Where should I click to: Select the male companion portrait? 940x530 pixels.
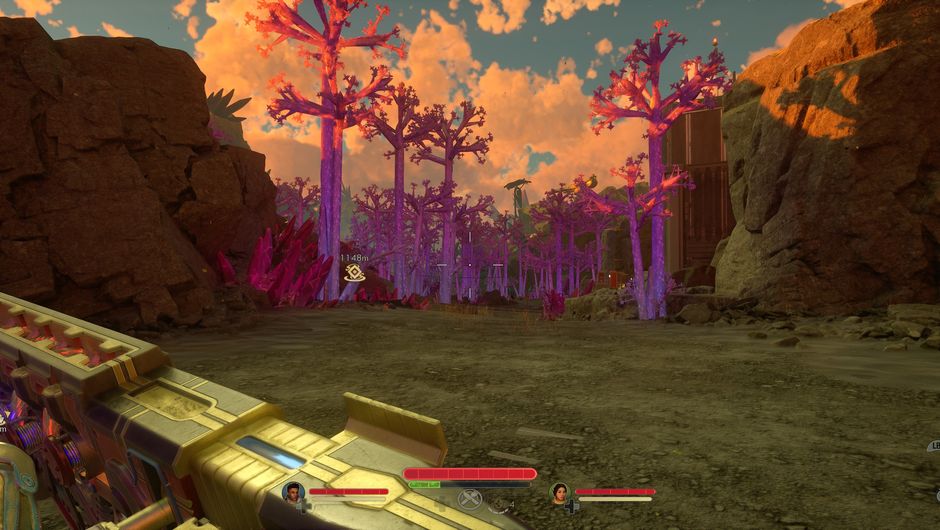pos(293,491)
